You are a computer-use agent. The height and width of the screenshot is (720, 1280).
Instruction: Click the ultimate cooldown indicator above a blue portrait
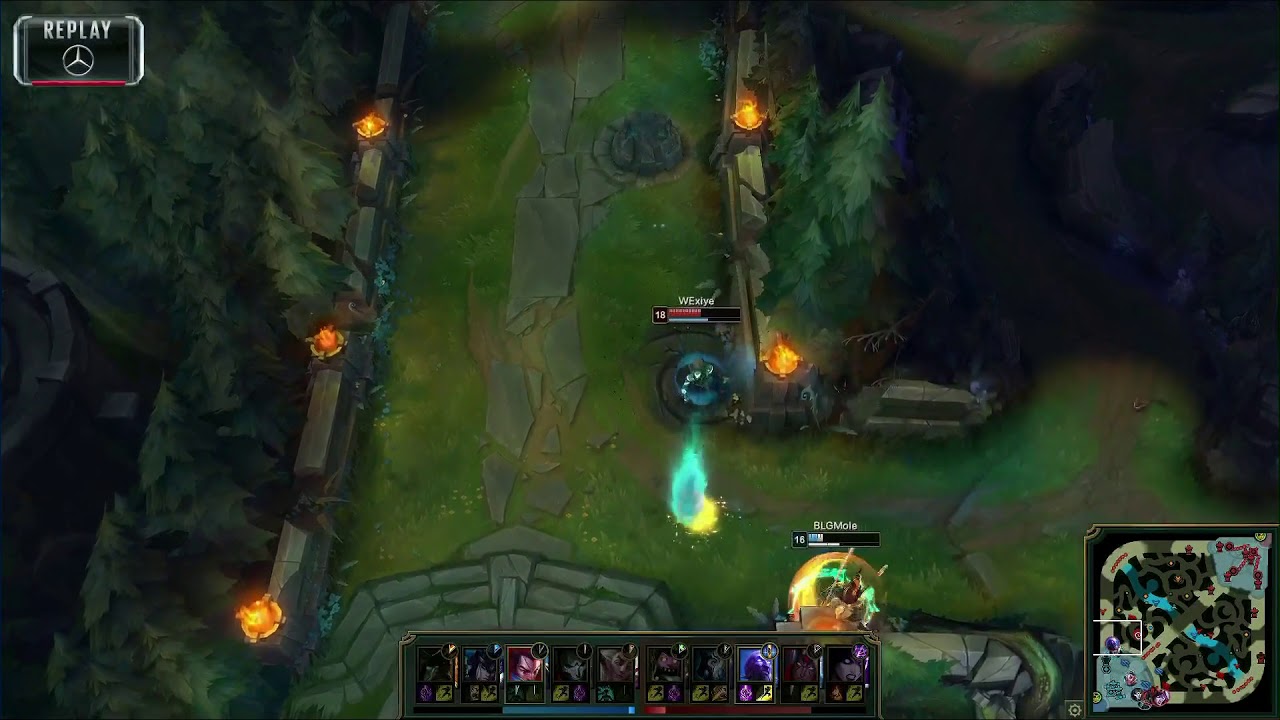pyautogui.click(x=495, y=650)
